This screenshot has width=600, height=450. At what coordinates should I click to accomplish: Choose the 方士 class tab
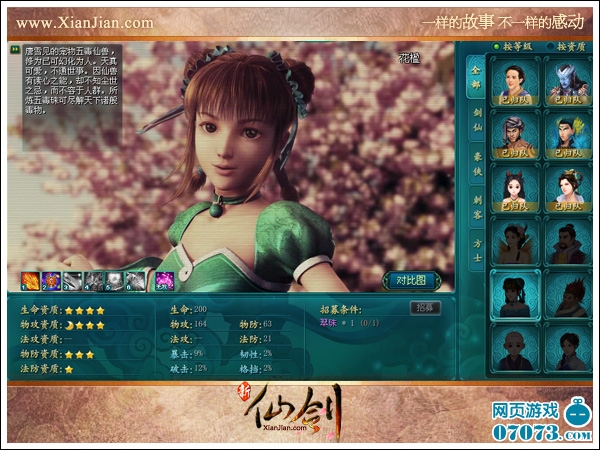point(476,250)
